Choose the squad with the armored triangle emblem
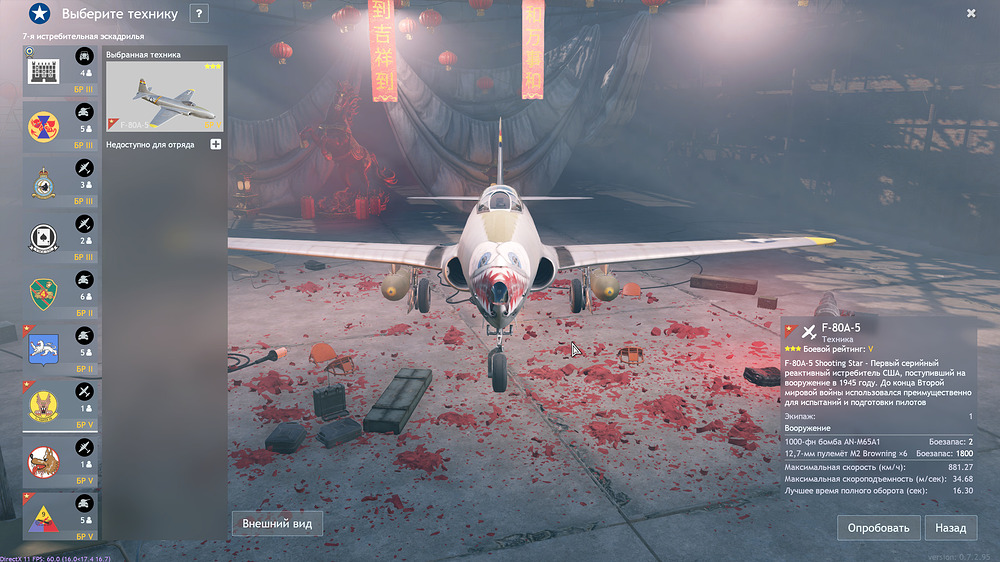1000x562 pixels. [61, 517]
